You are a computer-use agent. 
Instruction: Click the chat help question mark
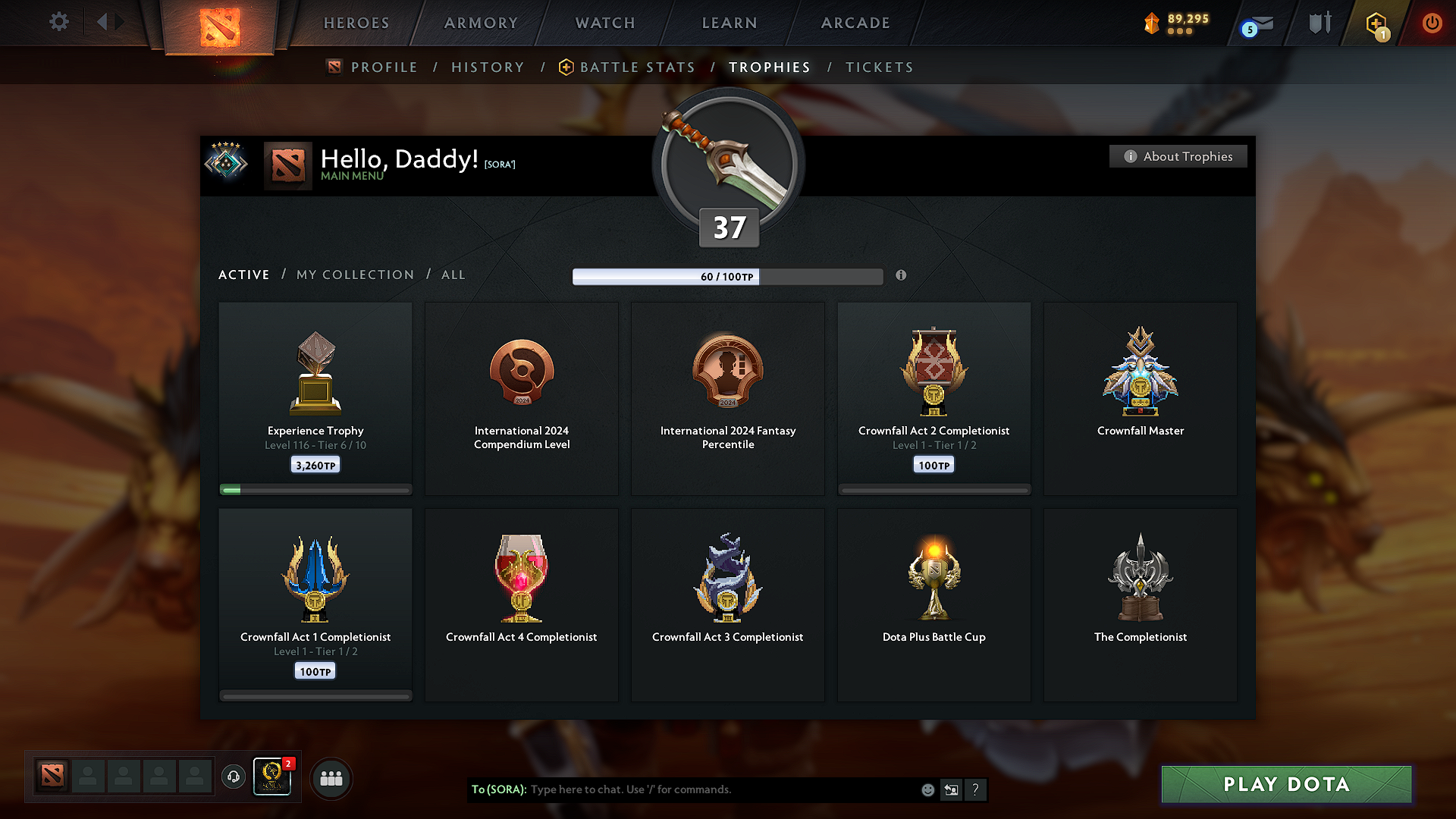[x=976, y=789]
